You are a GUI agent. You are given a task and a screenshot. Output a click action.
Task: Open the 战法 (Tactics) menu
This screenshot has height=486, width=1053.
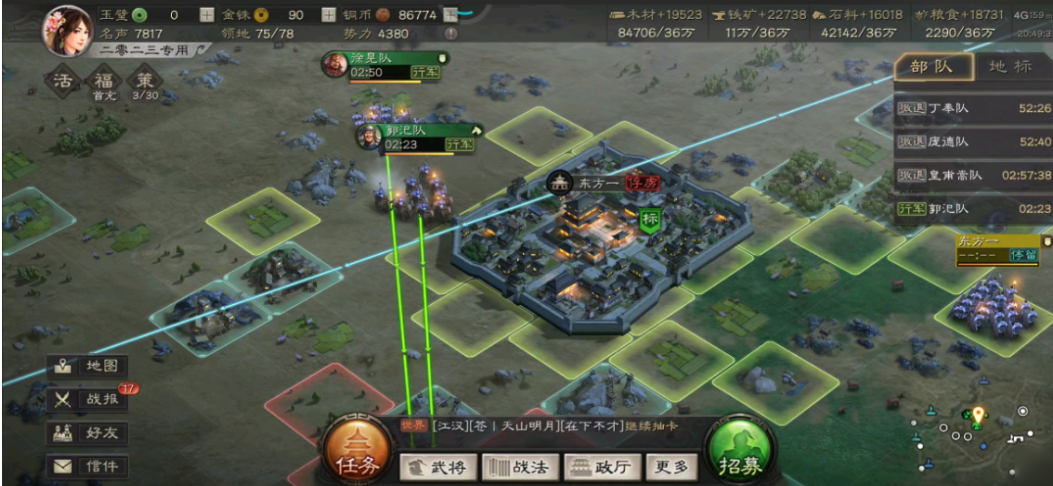tap(517, 466)
